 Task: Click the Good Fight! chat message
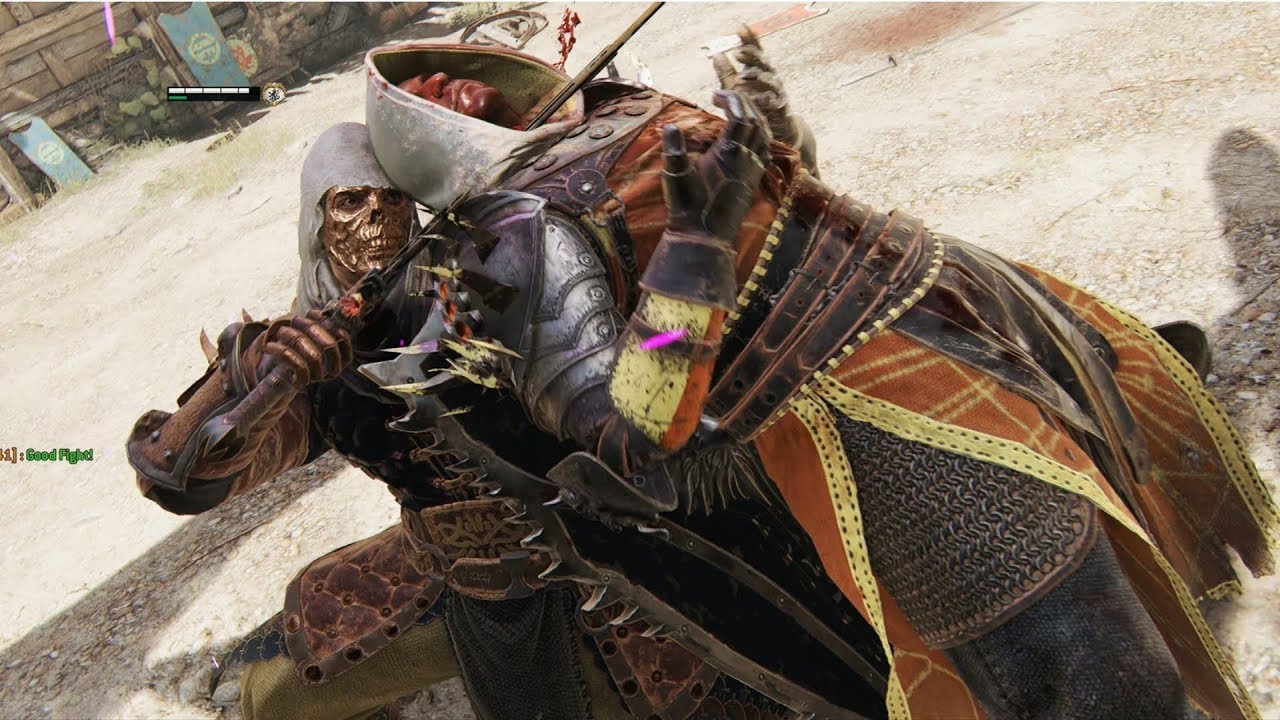coord(58,455)
